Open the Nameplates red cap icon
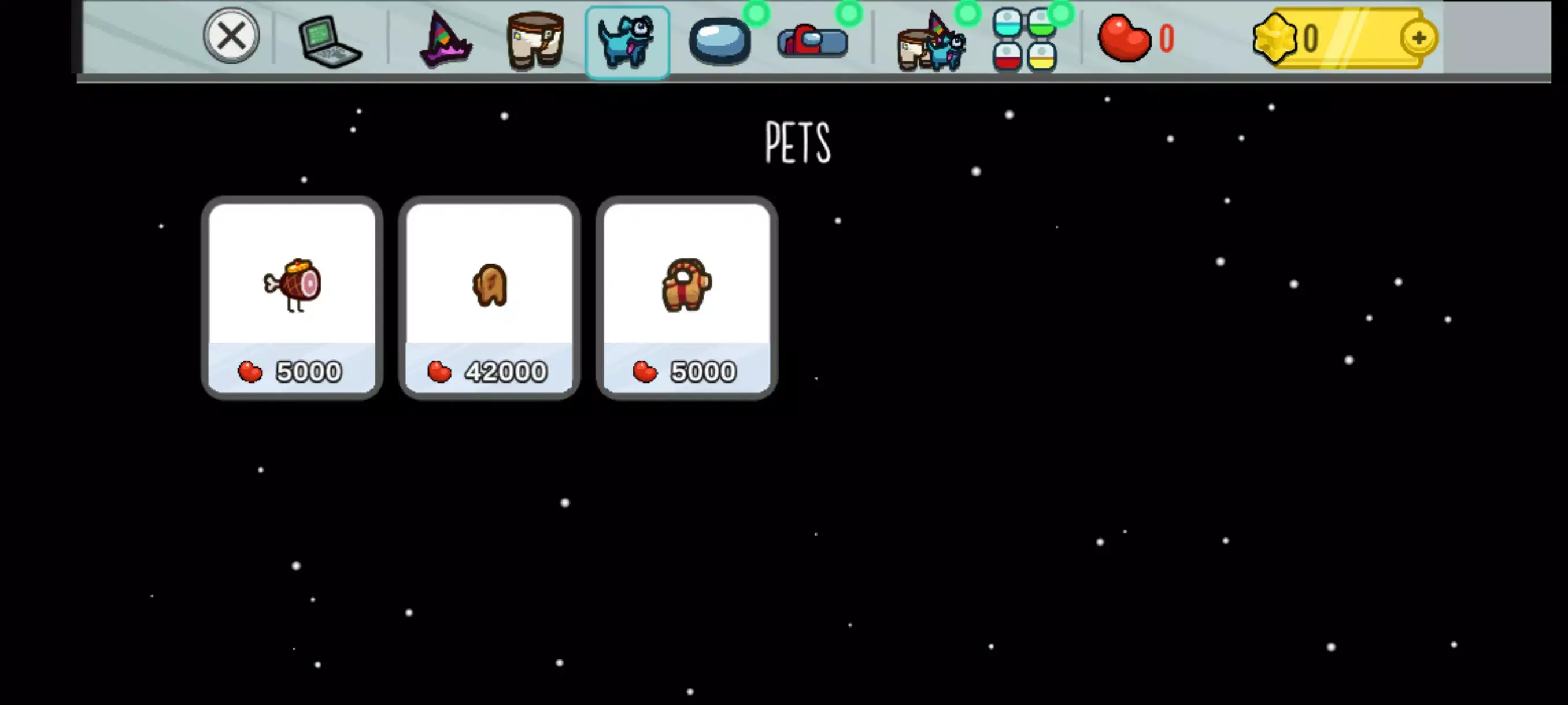The image size is (1568, 705). pos(812,43)
